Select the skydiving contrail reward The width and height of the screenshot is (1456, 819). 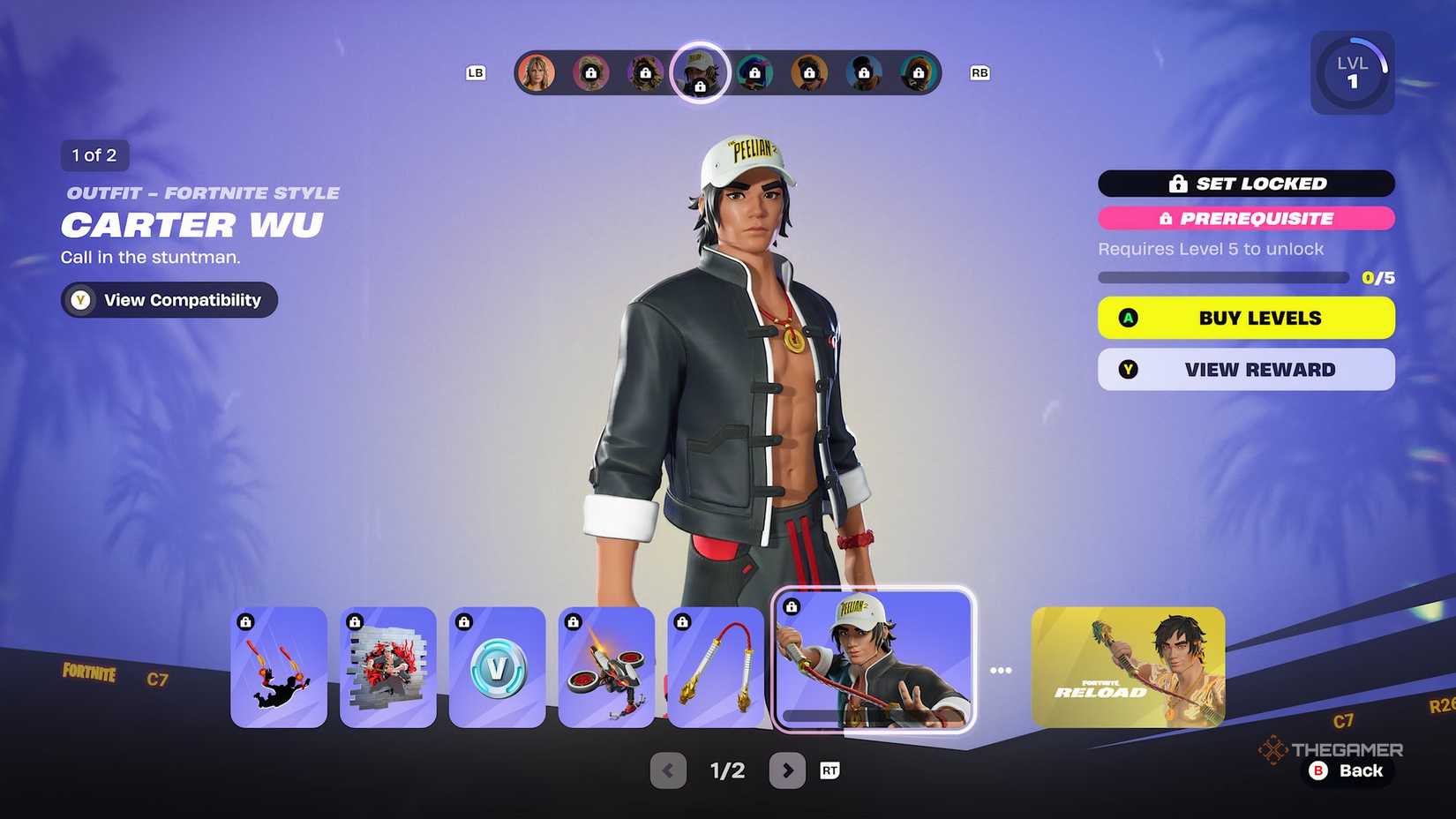coord(278,668)
